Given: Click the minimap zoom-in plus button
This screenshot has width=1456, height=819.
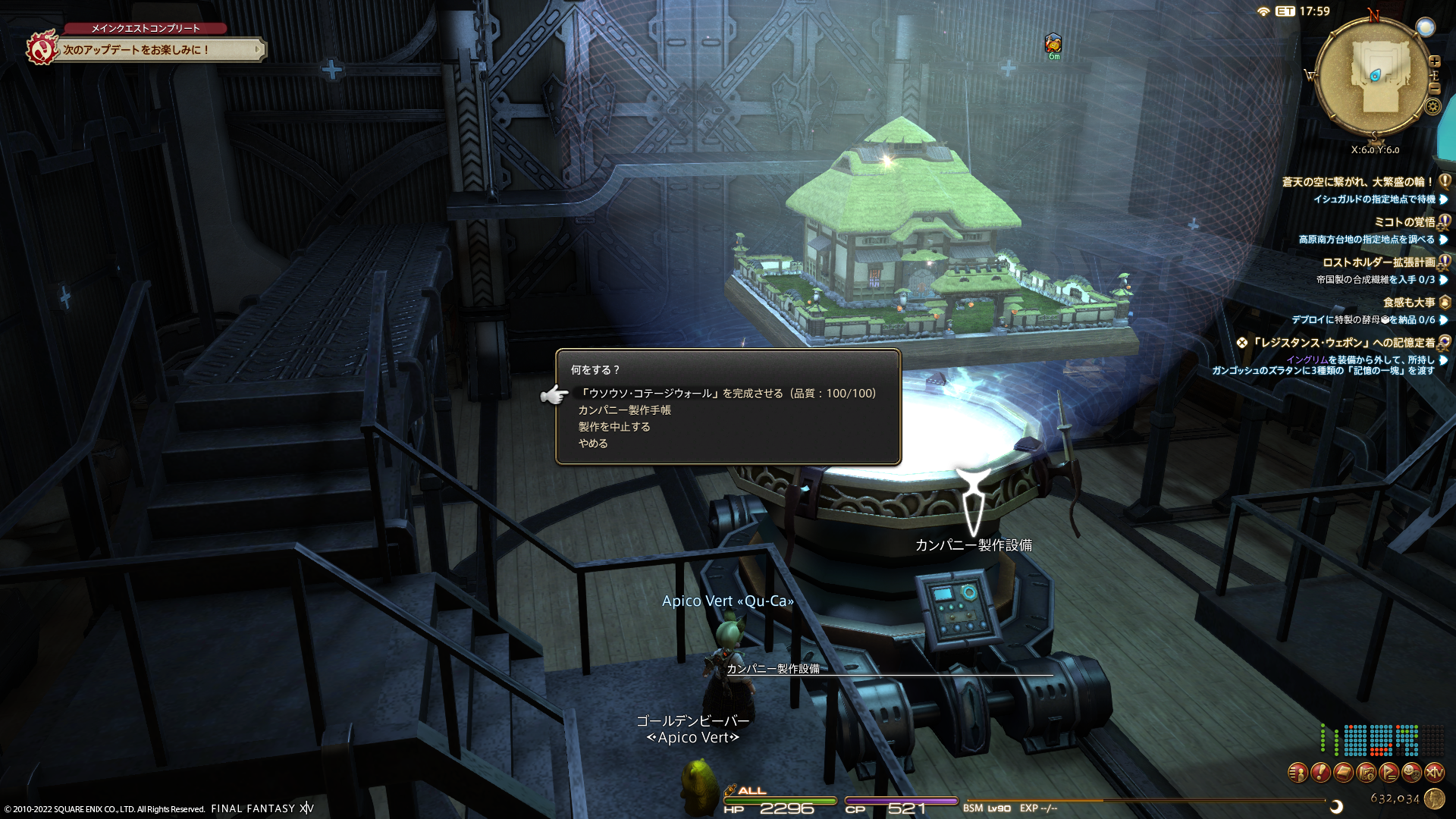Looking at the screenshot, I should click(x=1435, y=61).
